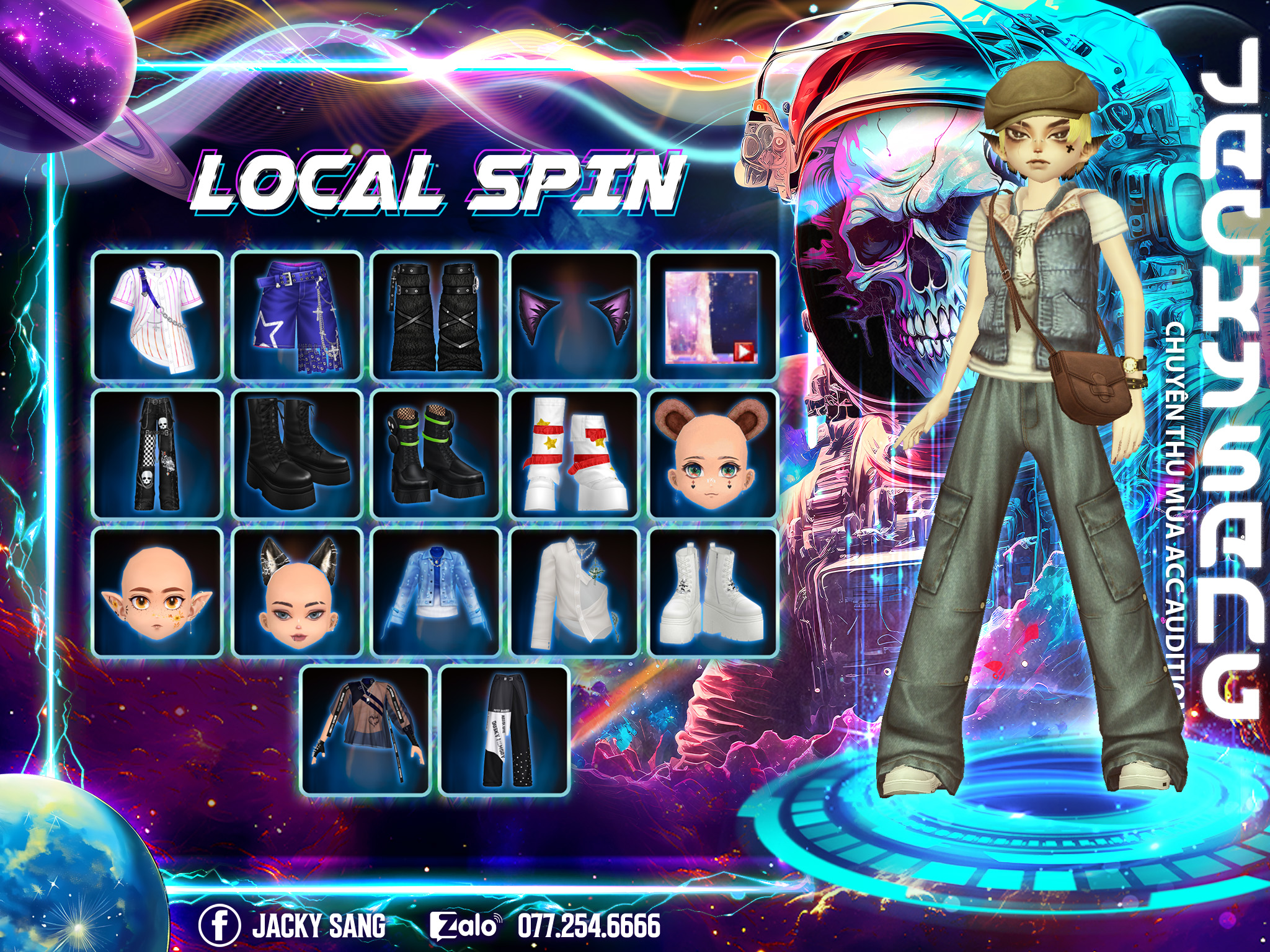Viewport: 1270px width, 952px height.
Task: Choose the white long-sleeve shirt tile
Action: pos(575,593)
